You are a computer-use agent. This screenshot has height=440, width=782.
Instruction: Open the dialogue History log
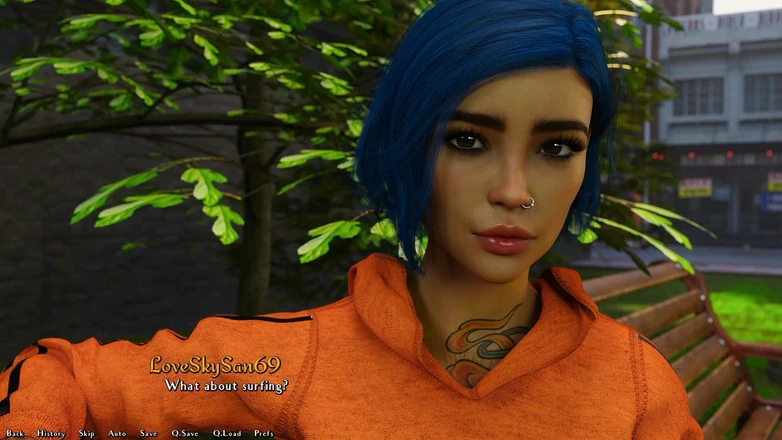point(50,433)
